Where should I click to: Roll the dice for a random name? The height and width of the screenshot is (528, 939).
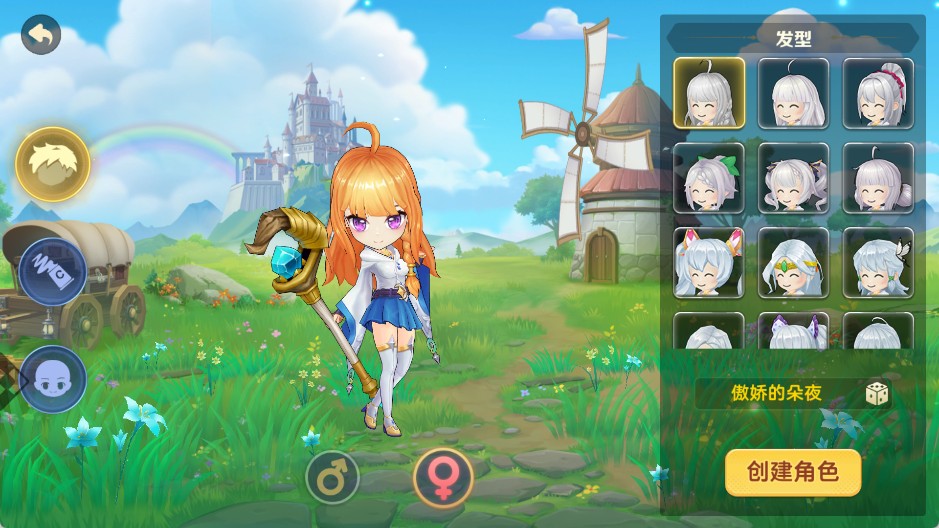click(x=877, y=394)
